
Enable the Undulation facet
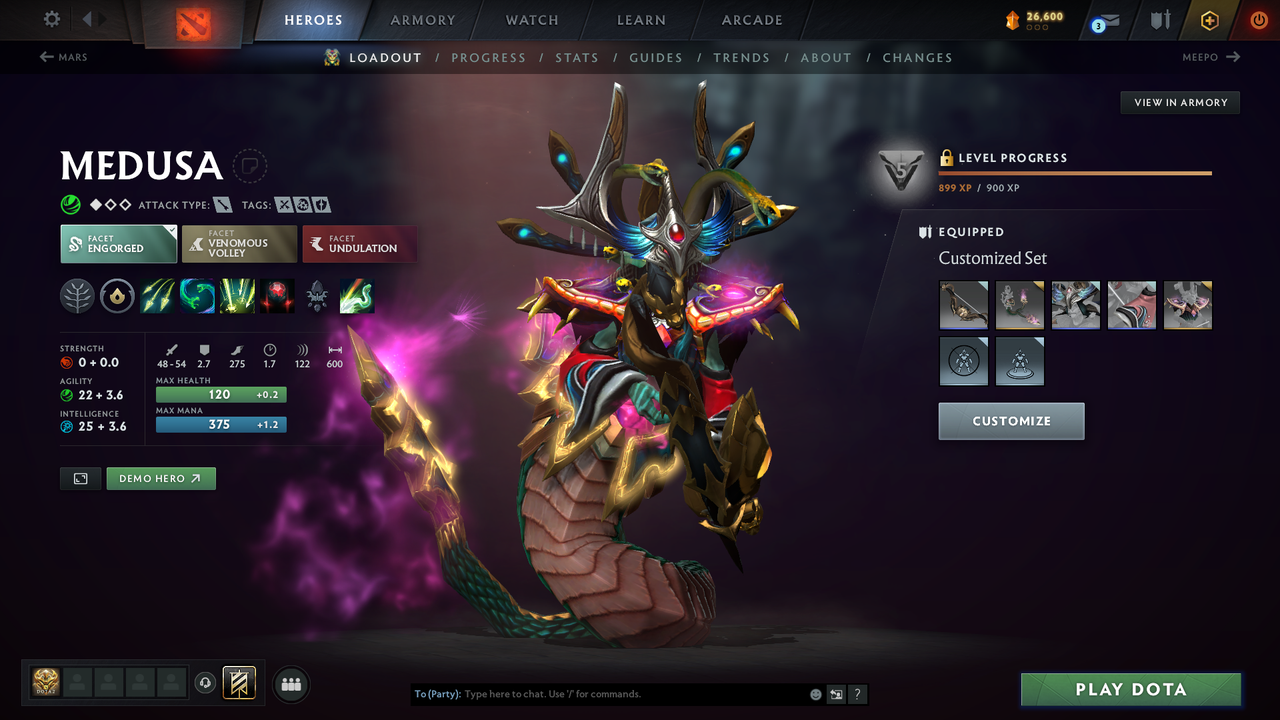pyautogui.click(x=359, y=243)
